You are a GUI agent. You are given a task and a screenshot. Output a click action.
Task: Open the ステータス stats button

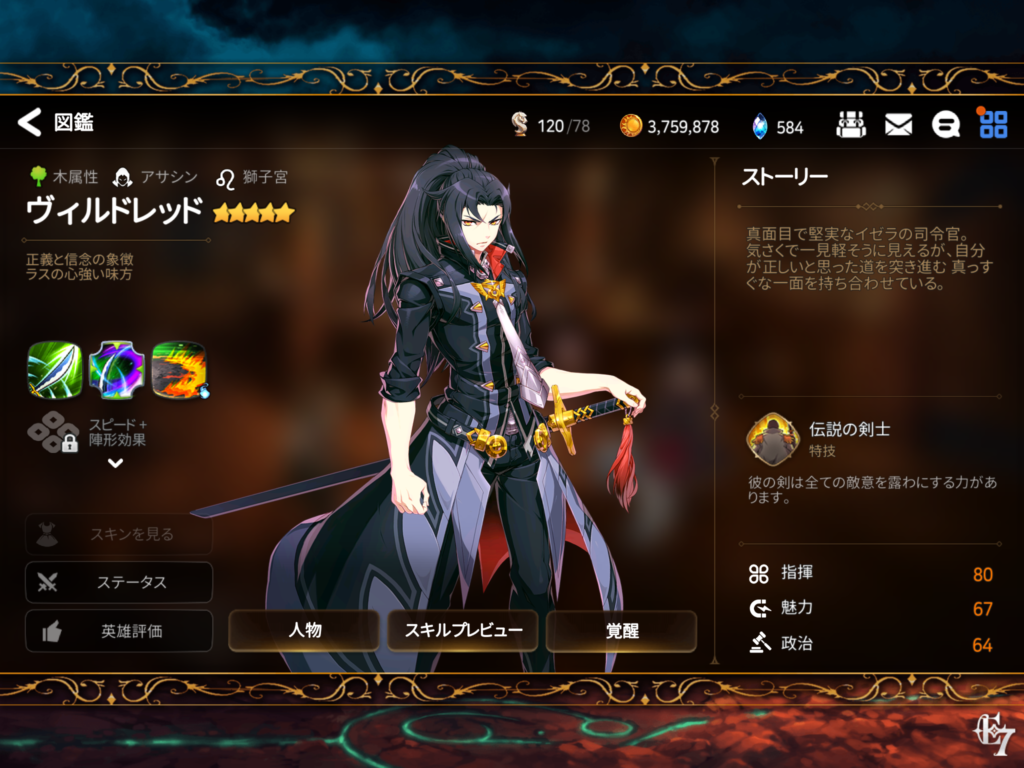119,582
